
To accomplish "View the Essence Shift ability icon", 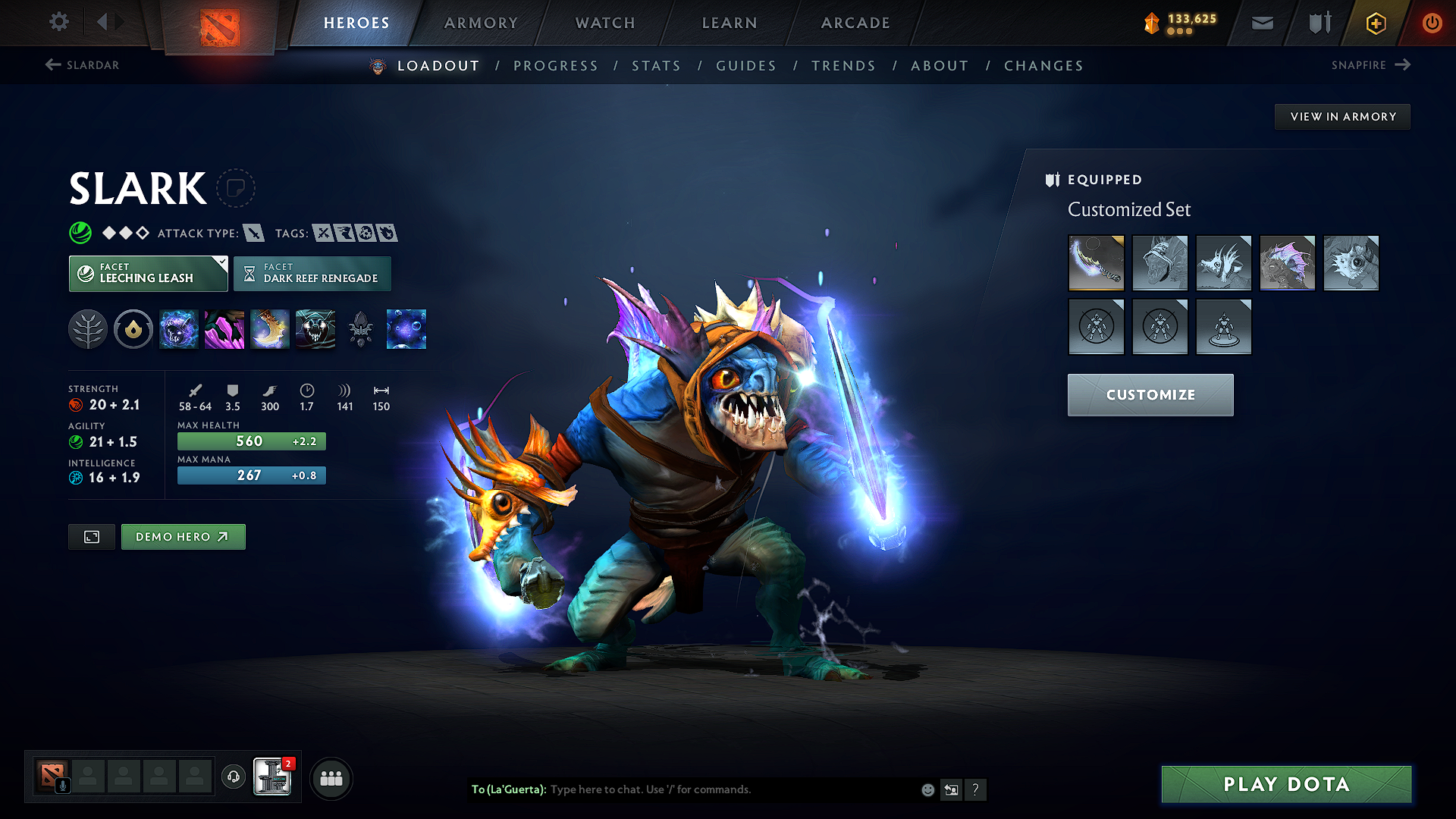I will (x=270, y=329).
